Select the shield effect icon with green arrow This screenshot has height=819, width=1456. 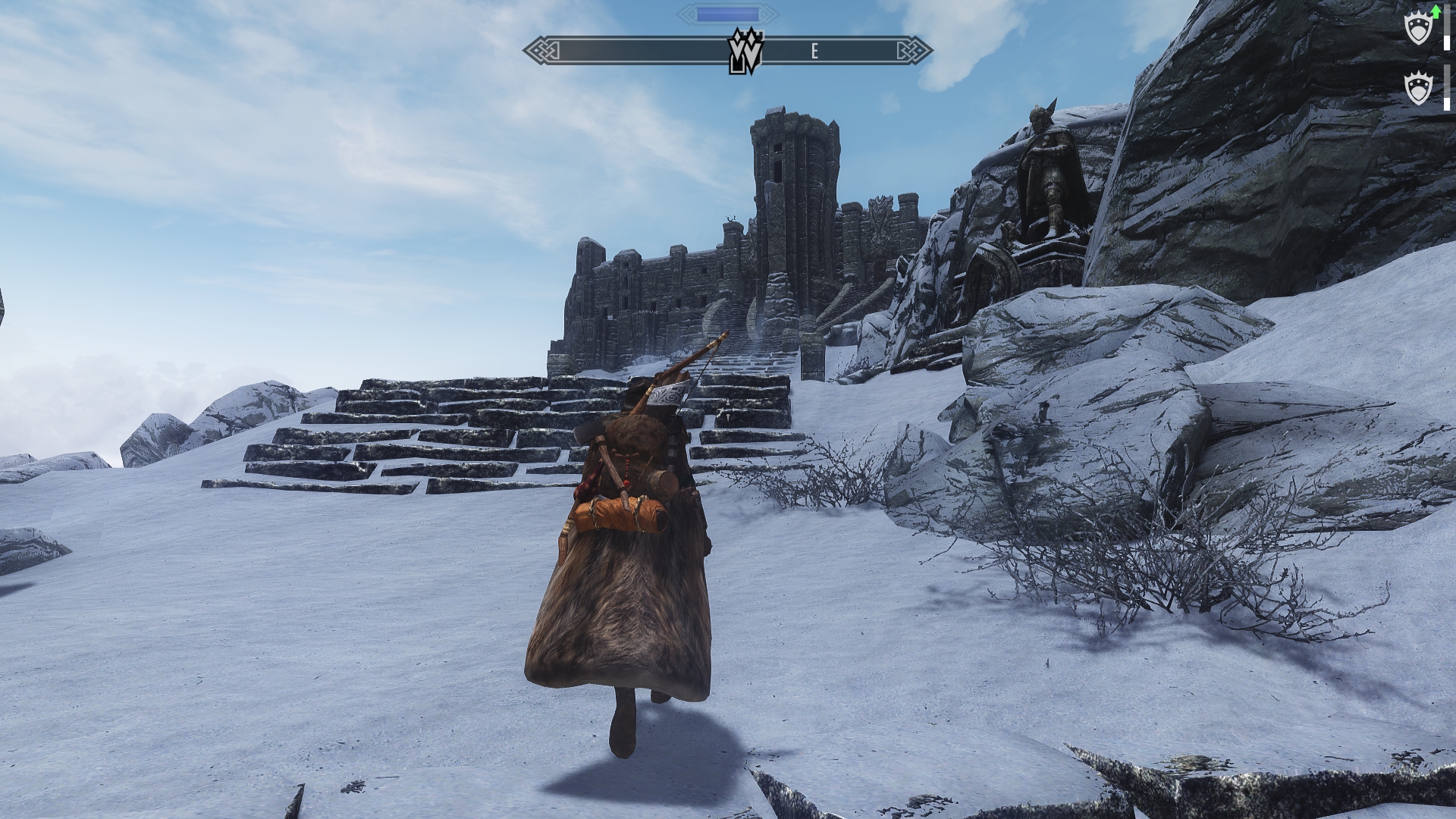click(x=1419, y=29)
